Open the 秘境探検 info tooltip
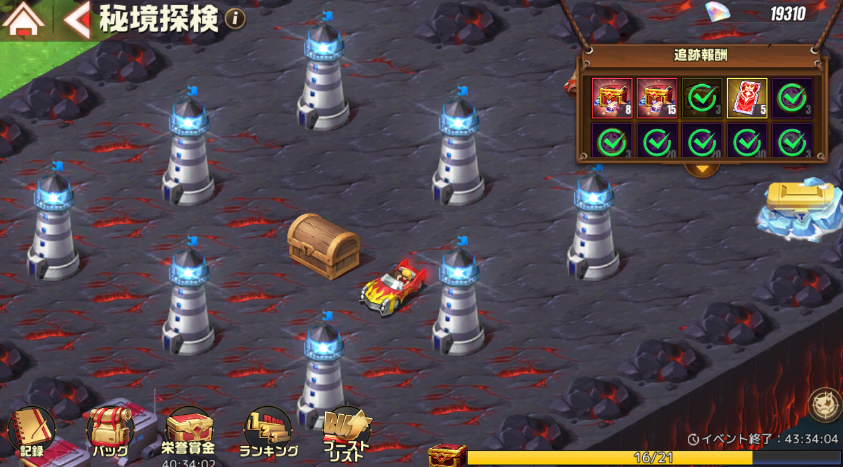 coord(235,18)
